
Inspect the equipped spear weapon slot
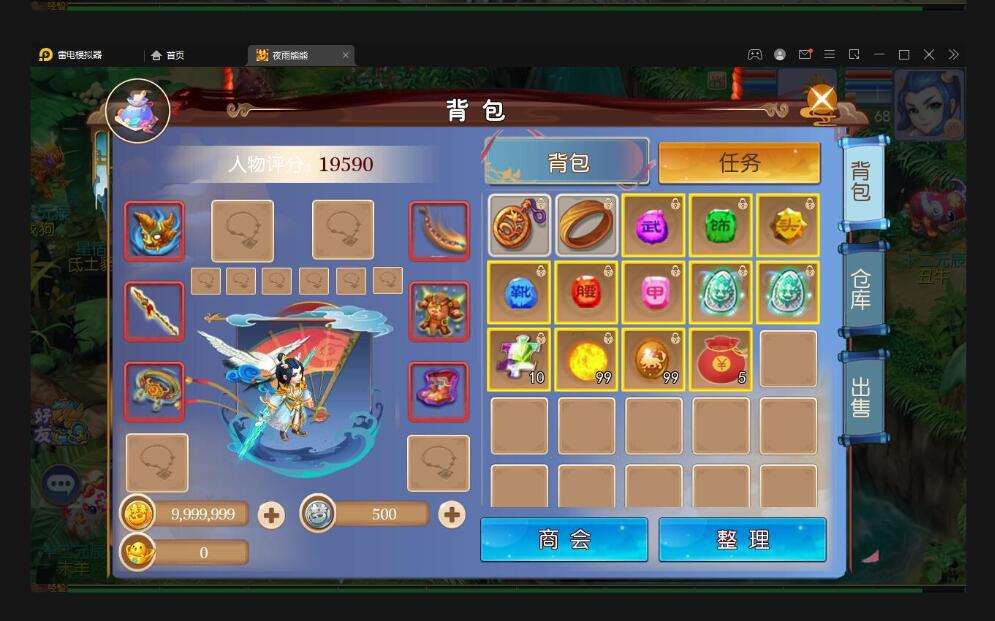154,311
